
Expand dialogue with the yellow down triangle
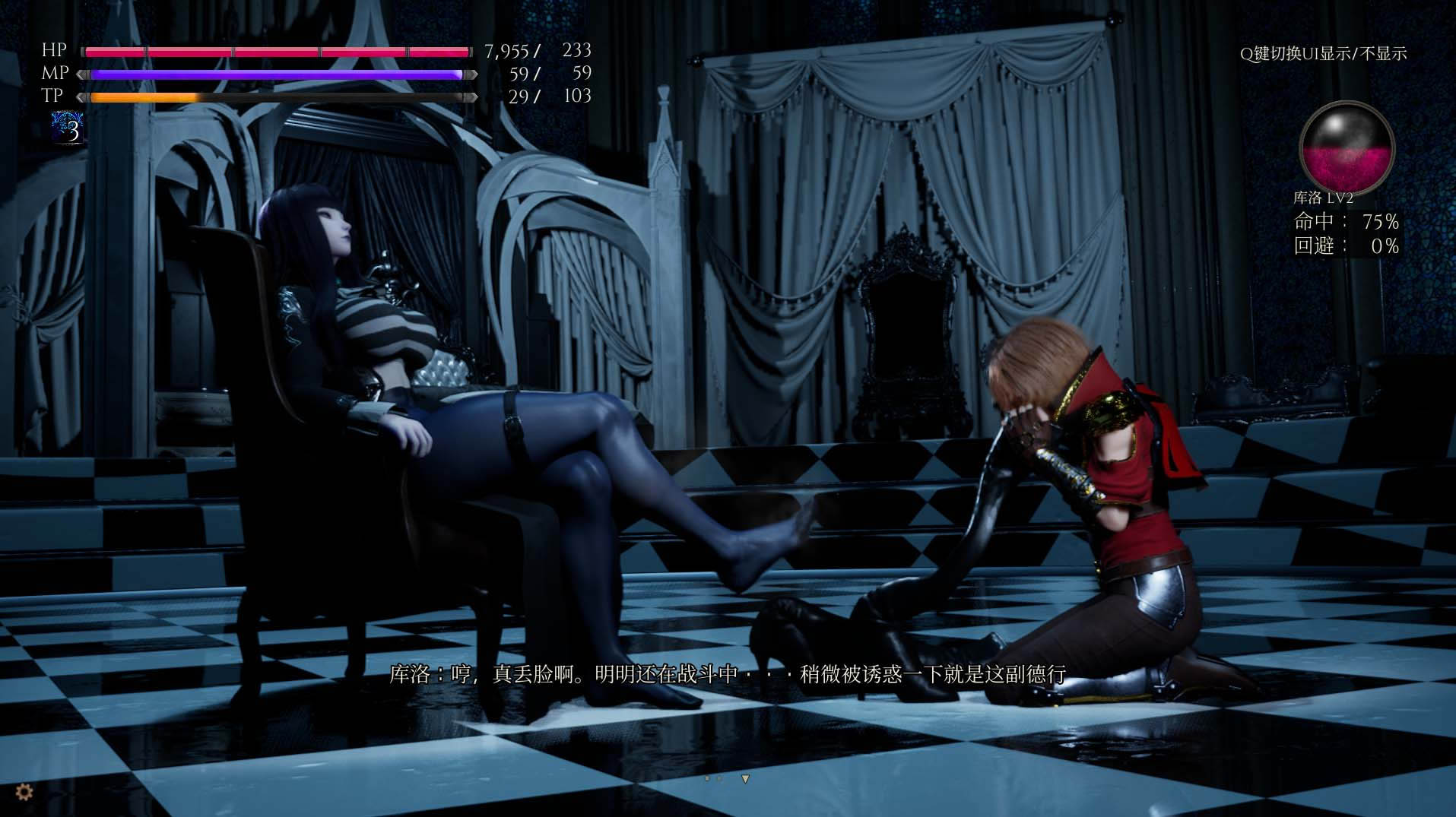[x=746, y=778]
